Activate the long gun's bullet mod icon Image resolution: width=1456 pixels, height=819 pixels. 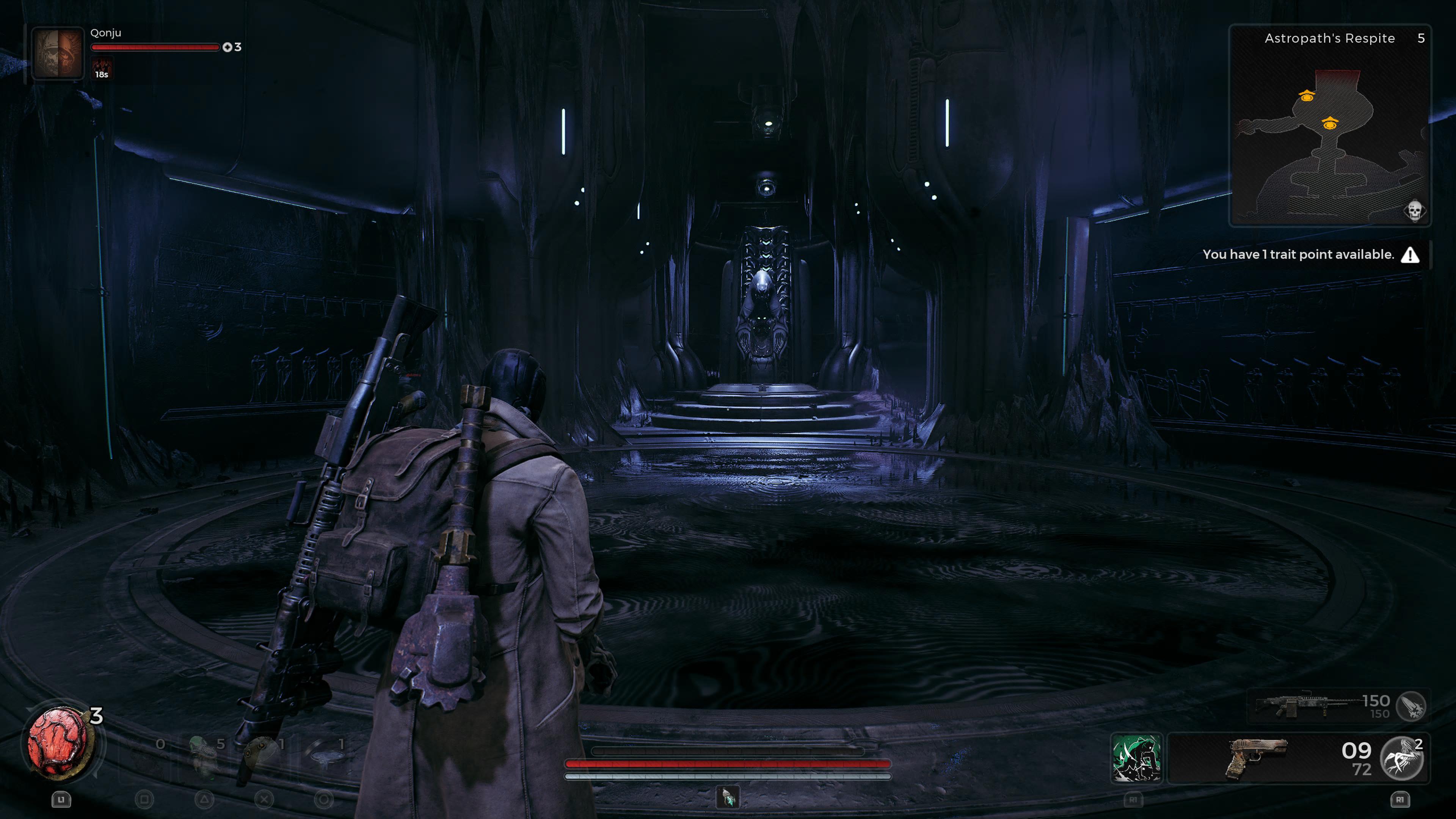(x=1411, y=705)
